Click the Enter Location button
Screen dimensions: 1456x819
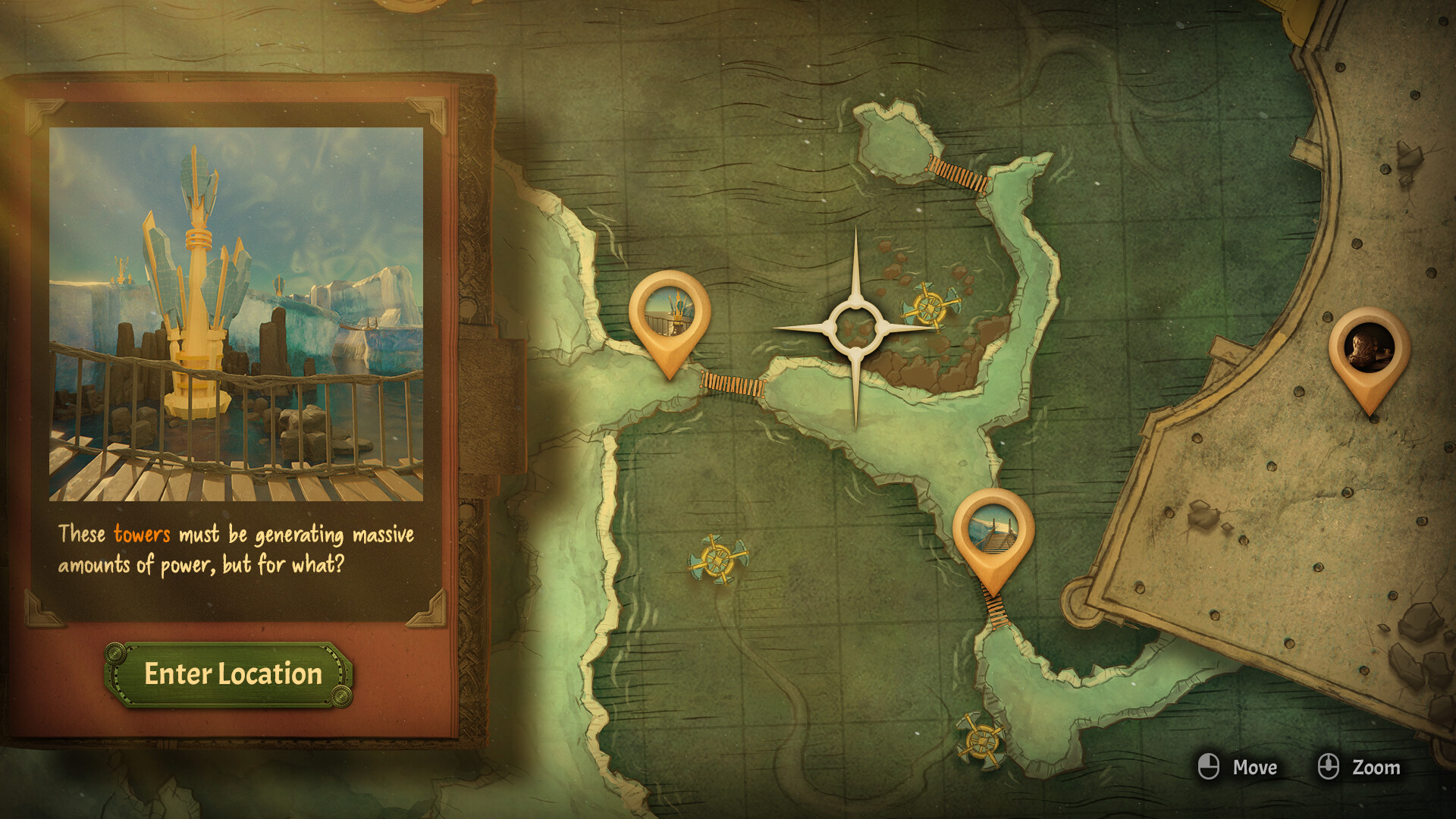tap(230, 673)
